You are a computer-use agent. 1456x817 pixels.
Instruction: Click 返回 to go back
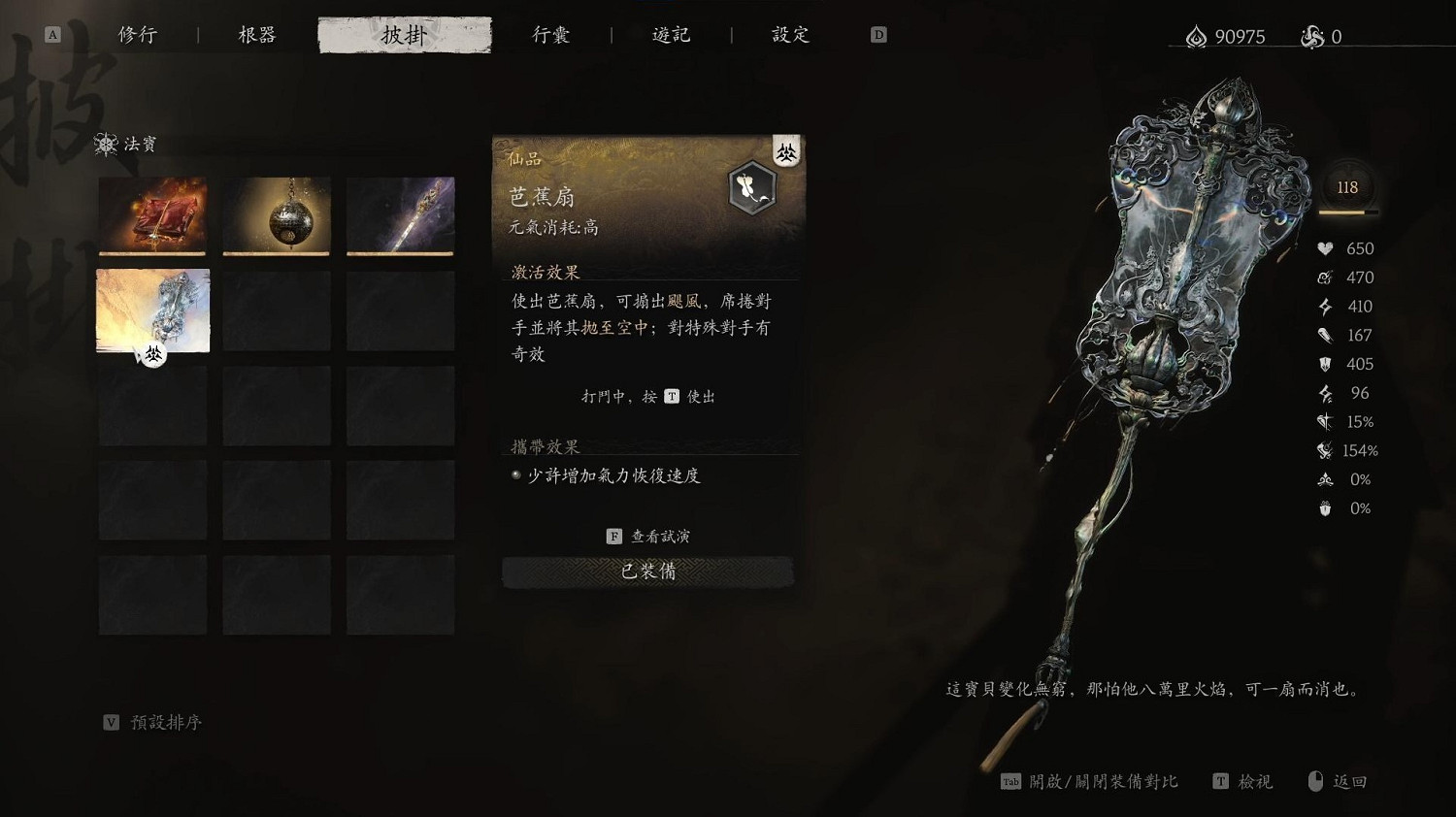(x=1348, y=781)
